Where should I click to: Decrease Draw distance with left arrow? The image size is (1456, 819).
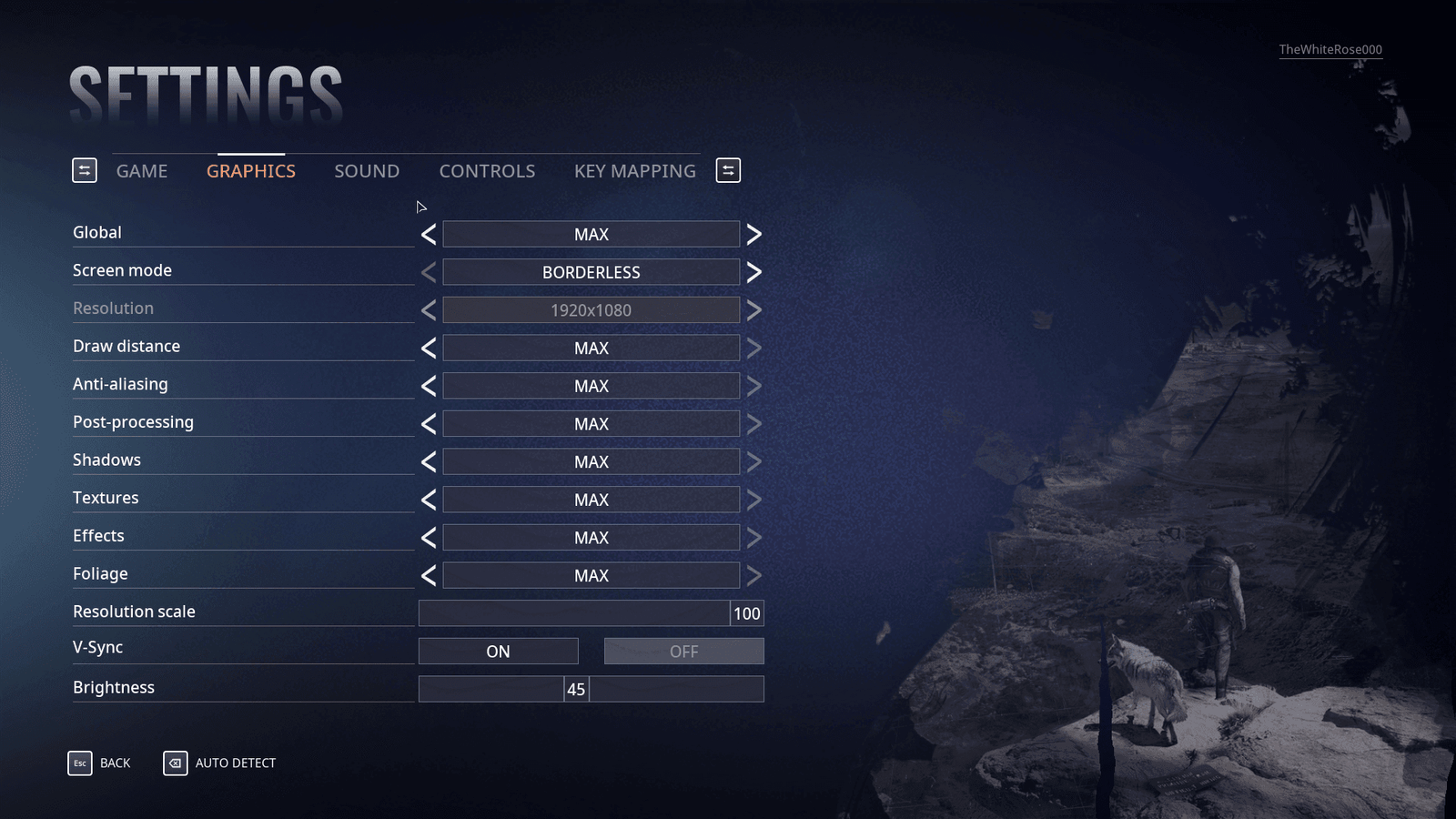429,349
